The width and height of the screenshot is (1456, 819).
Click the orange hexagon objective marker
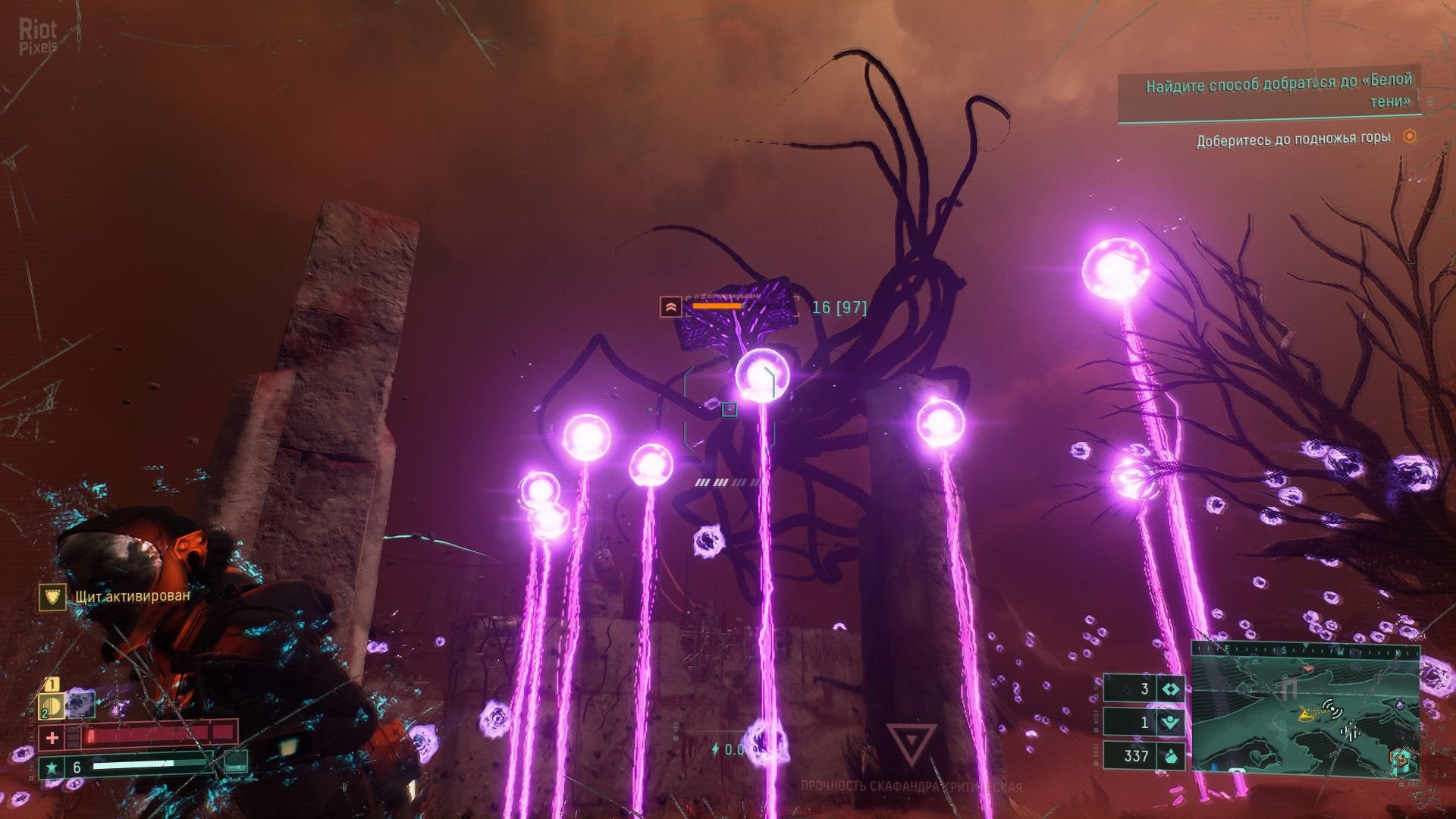click(x=1409, y=137)
